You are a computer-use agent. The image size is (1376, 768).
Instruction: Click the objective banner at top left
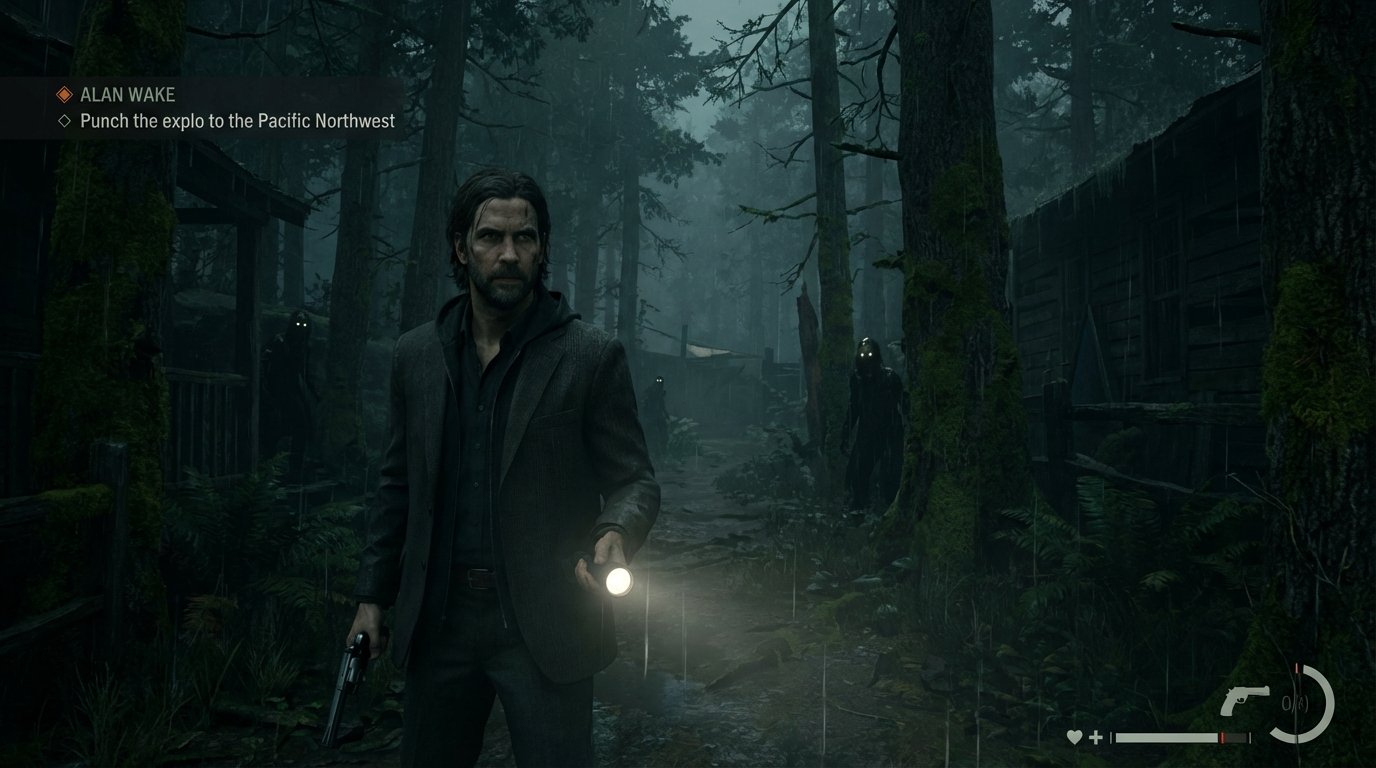(200, 105)
